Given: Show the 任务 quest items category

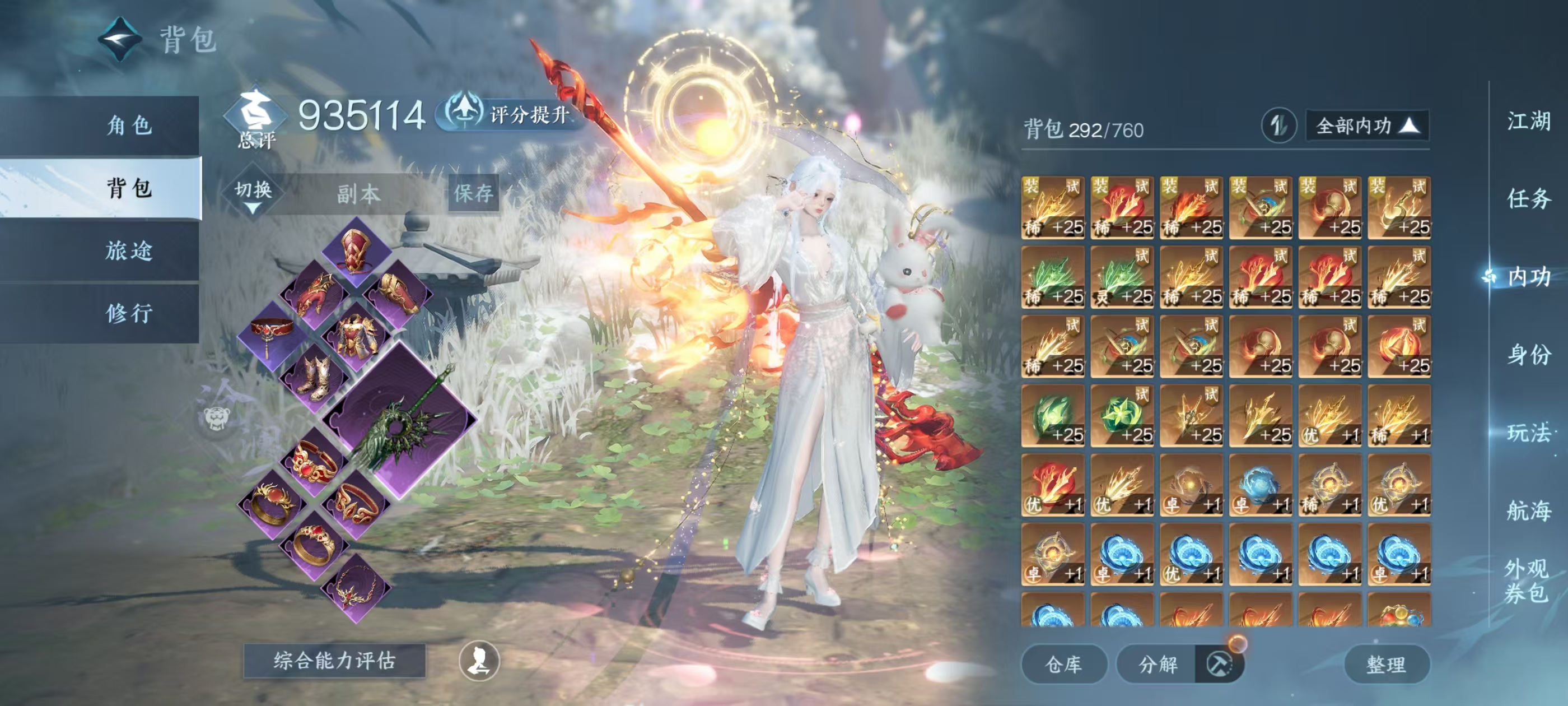Looking at the screenshot, I should (x=1528, y=198).
